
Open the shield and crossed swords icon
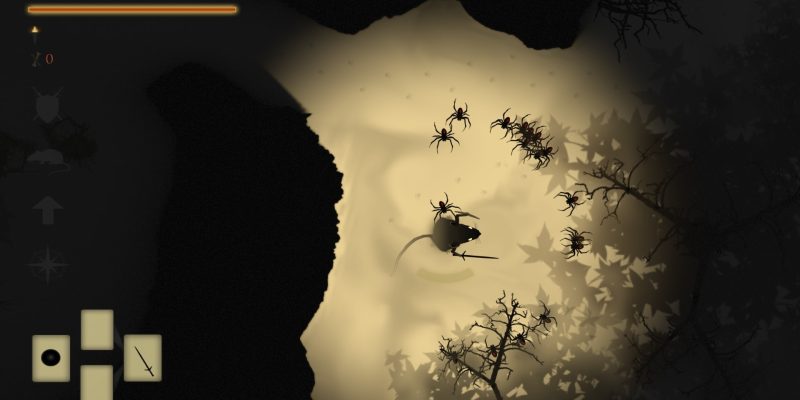pos(47,106)
